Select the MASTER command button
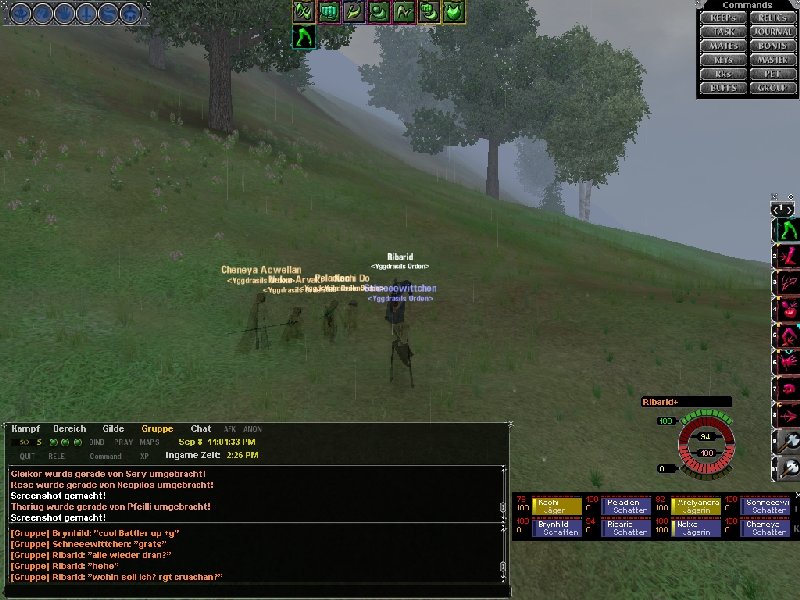 pyautogui.click(x=771, y=60)
